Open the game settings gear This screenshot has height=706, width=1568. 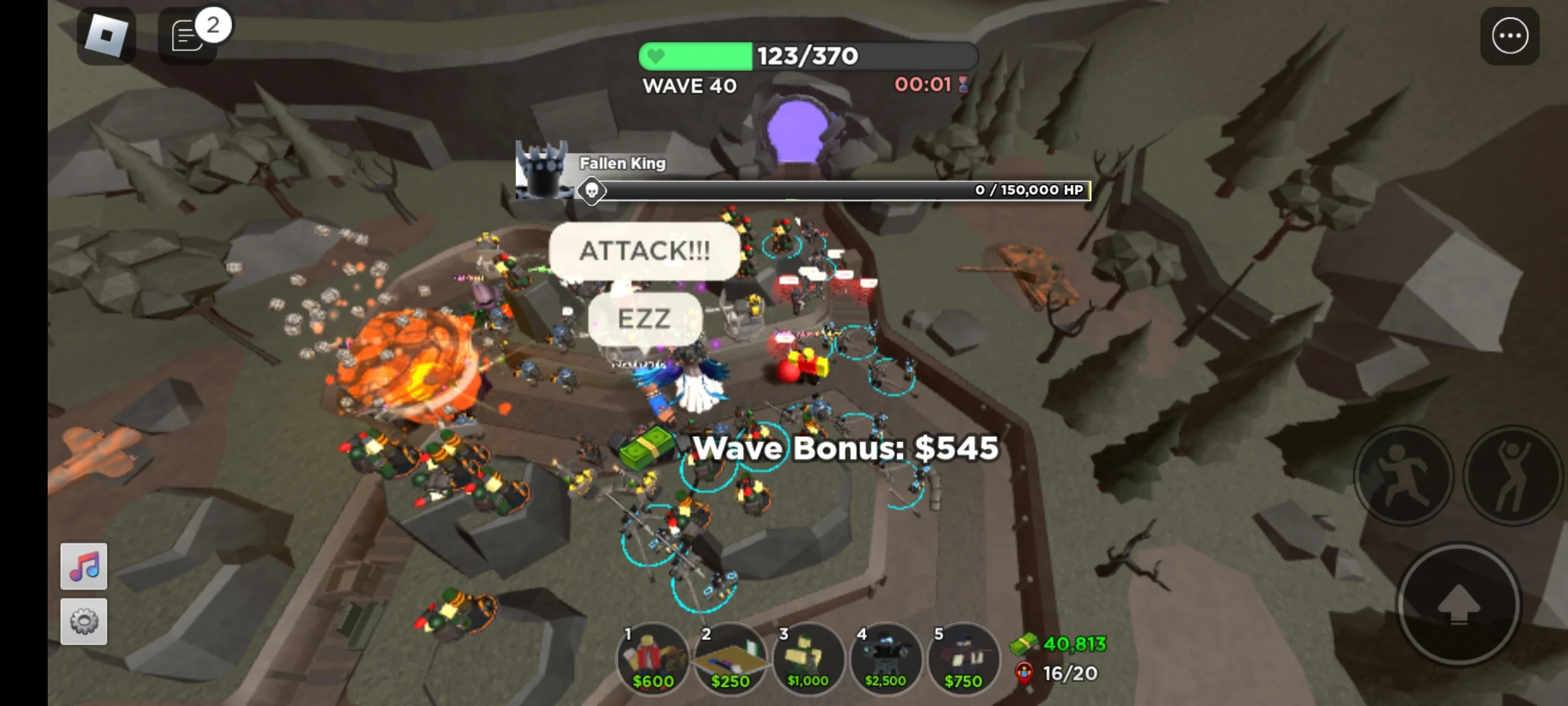point(84,621)
